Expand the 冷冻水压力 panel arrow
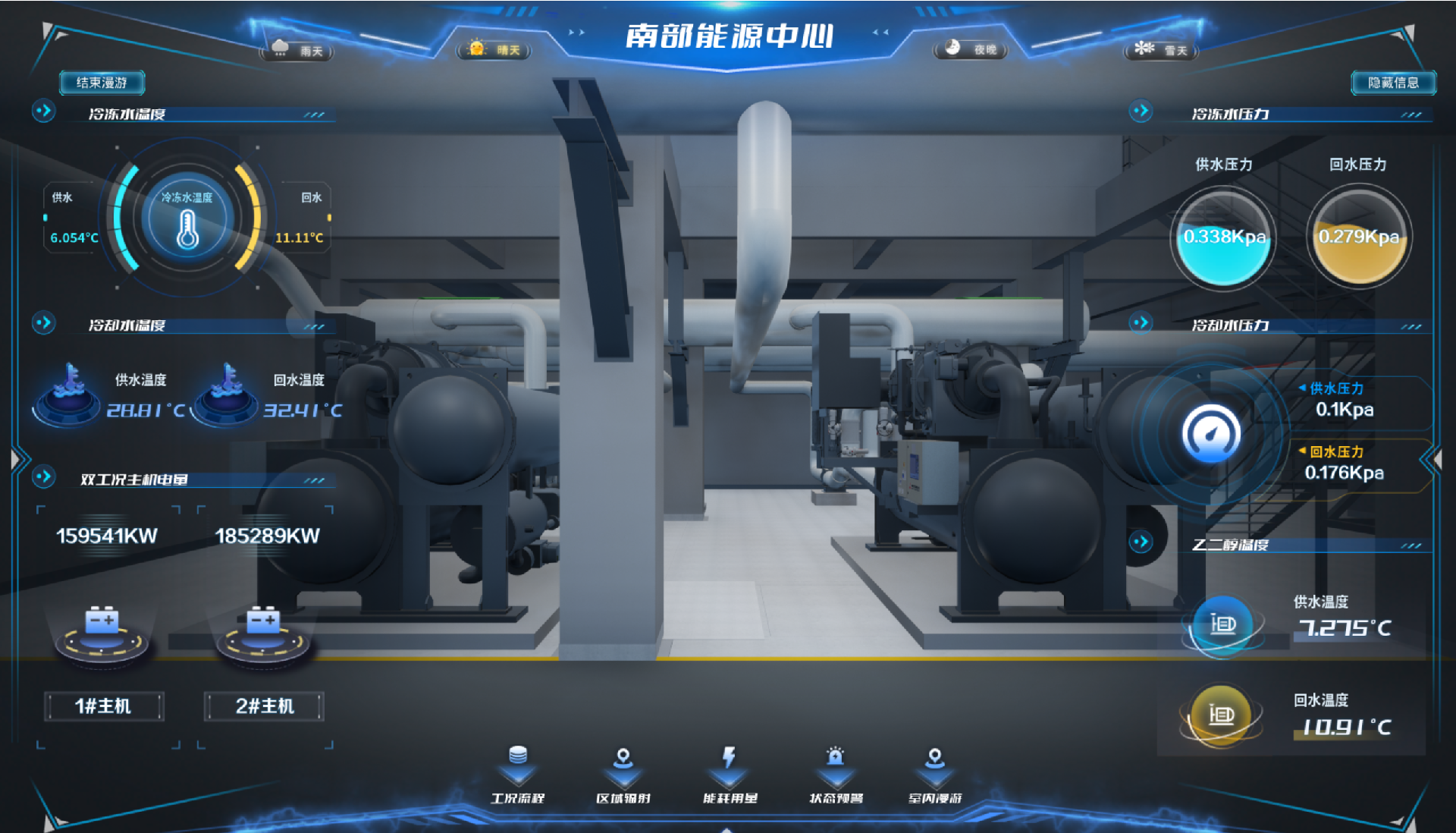The image size is (1456, 833). point(1142,111)
